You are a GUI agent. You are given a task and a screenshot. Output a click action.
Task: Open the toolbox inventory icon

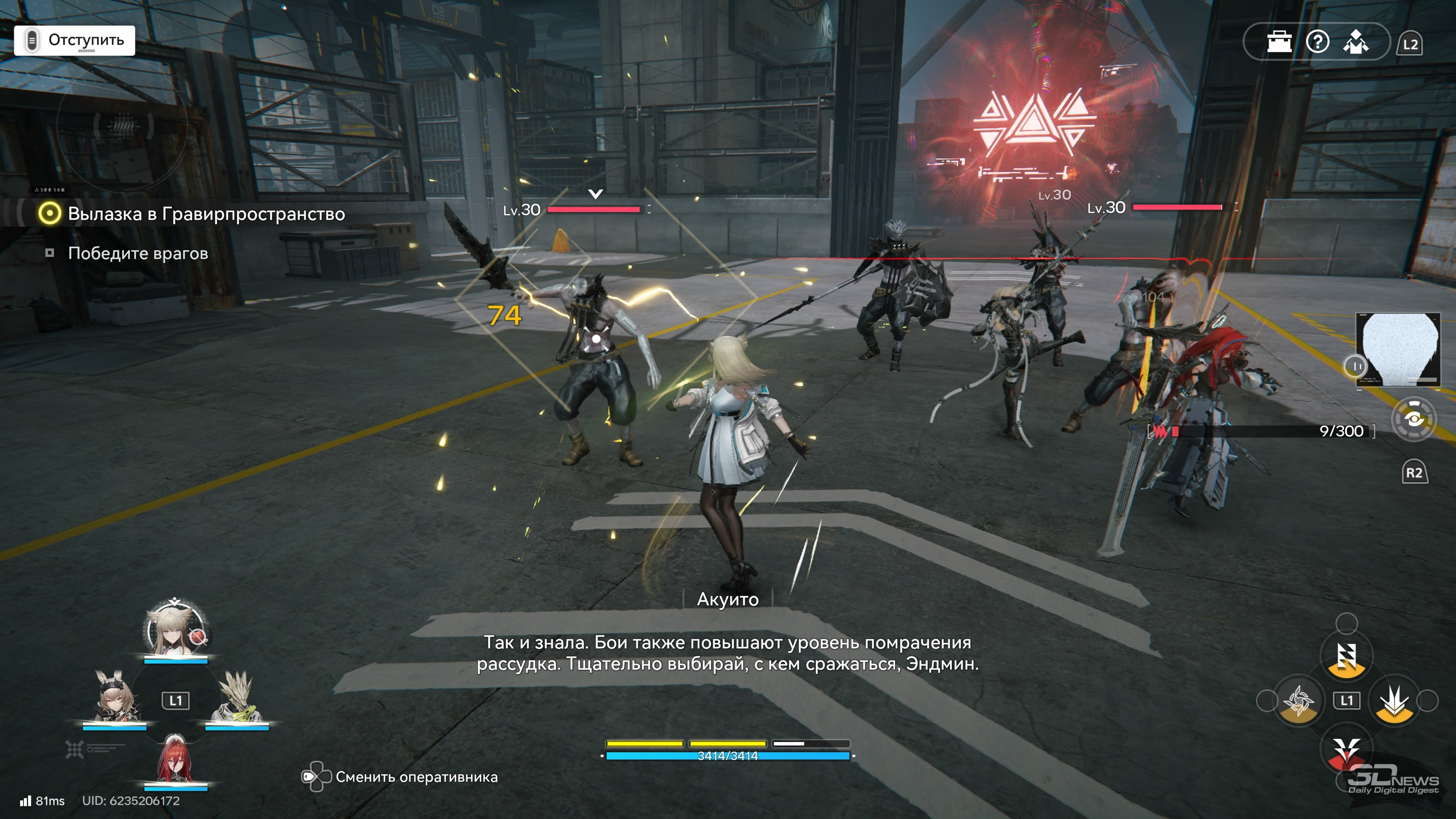tap(1279, 42)
